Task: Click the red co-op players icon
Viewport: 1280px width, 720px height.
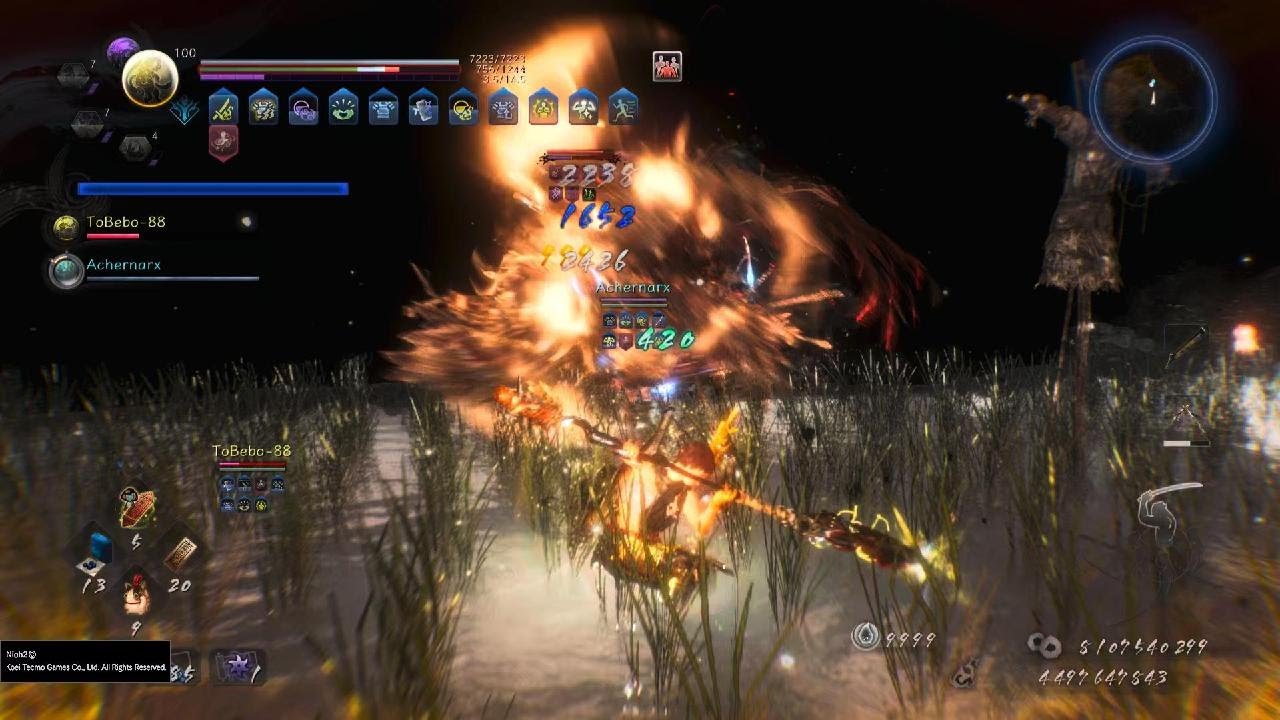Action: tap(667, 66)
